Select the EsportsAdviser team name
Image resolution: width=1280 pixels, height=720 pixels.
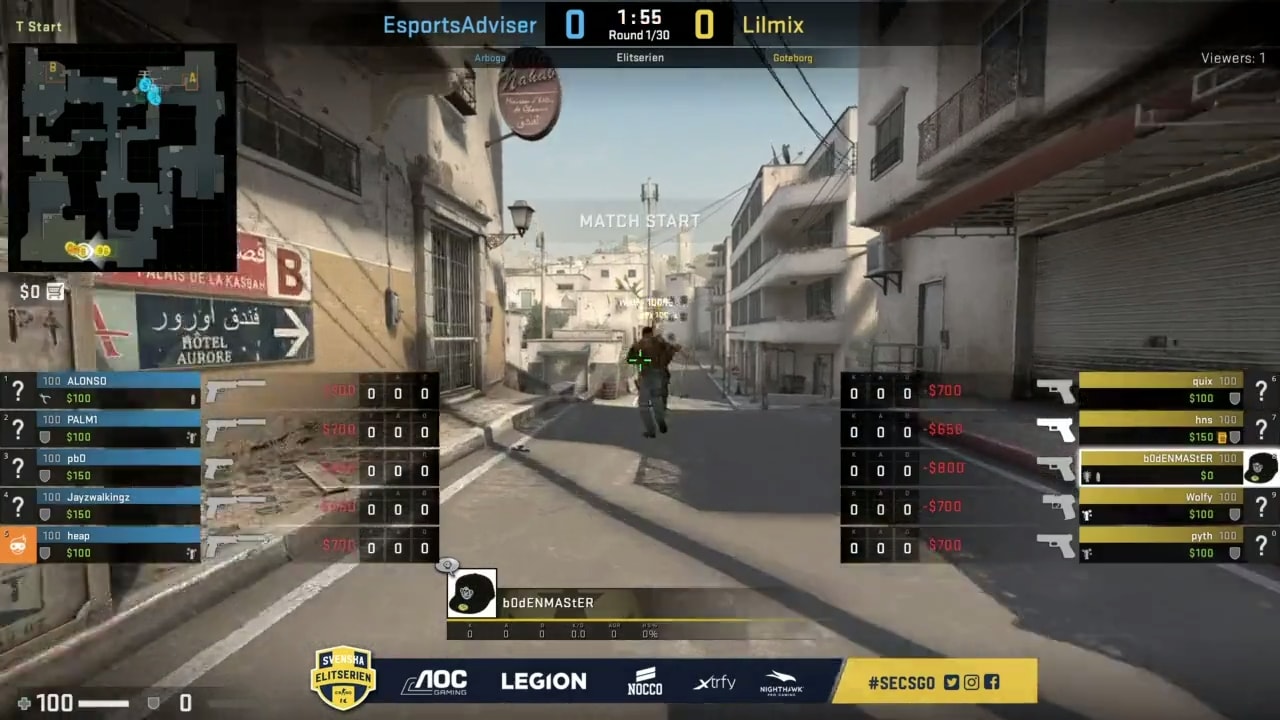point(459,25)
